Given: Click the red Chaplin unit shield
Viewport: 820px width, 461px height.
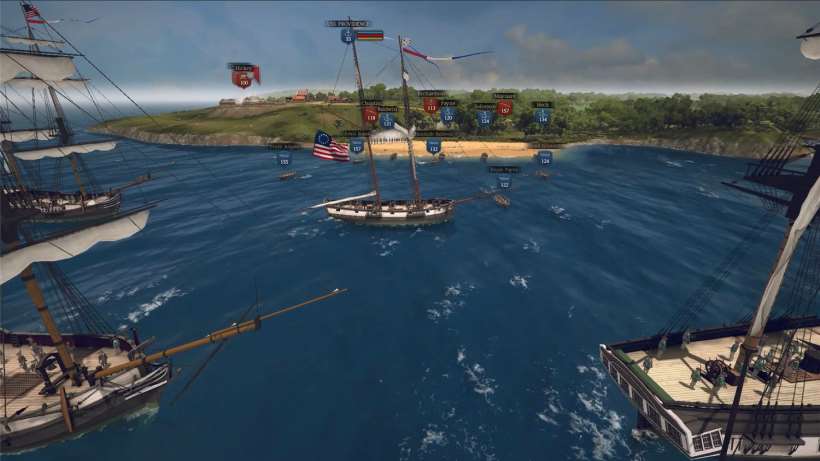Looking at the screenshot, I should pos(371,114).
